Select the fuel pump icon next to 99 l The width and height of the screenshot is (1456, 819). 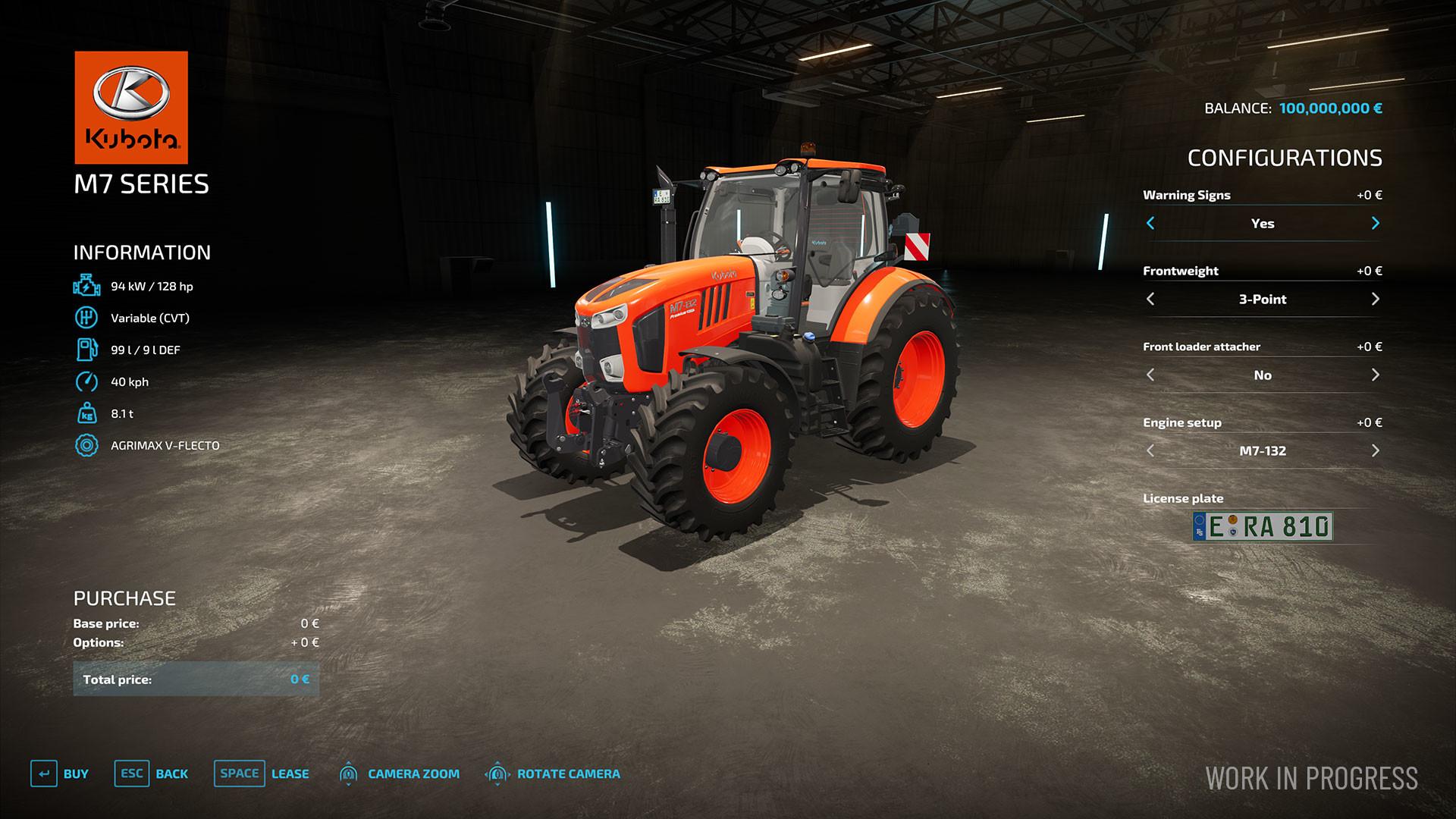[86, 350]
